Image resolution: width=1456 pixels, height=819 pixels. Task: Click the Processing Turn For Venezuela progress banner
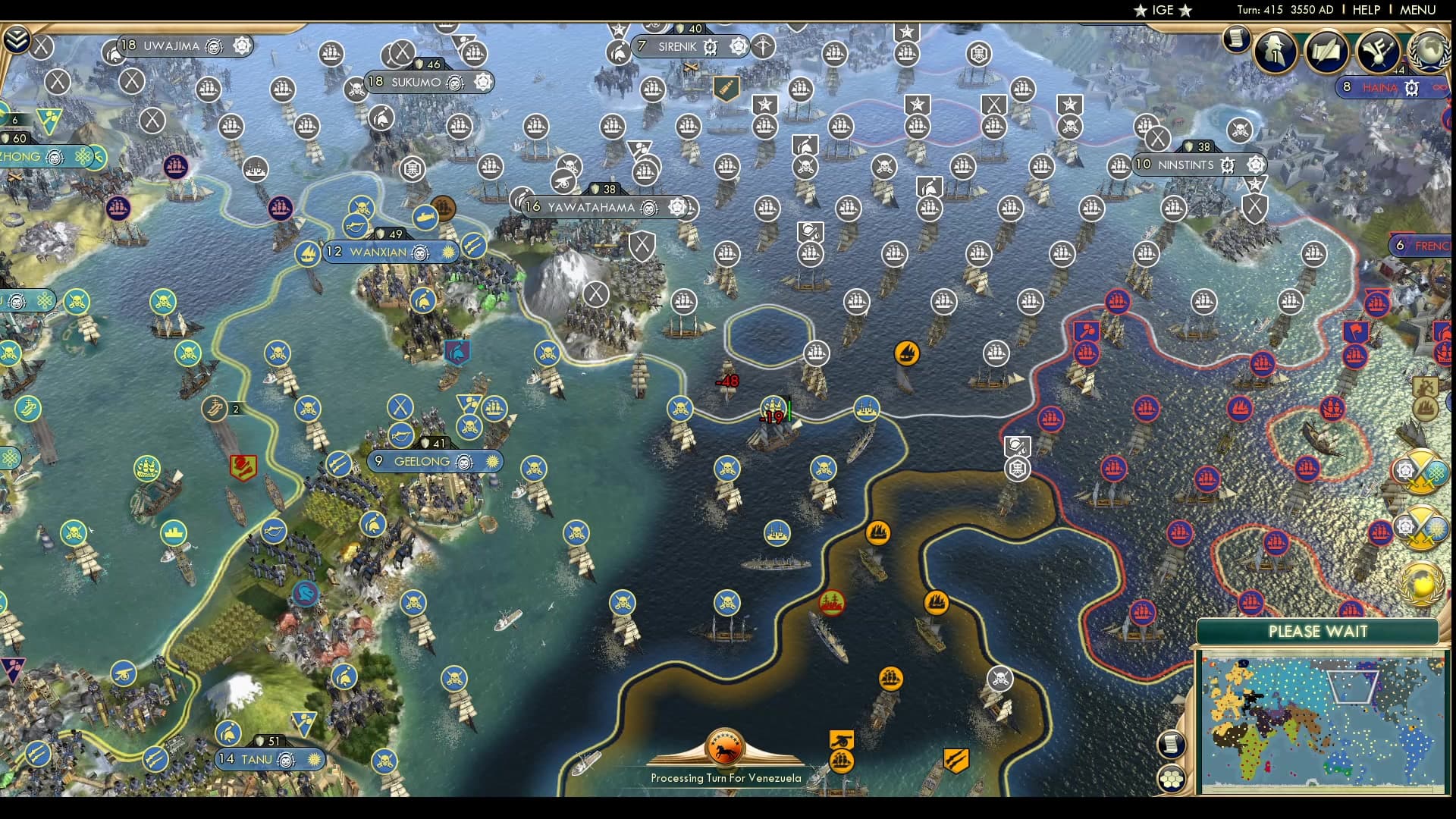pyautogui.click(x=726, y=755)
